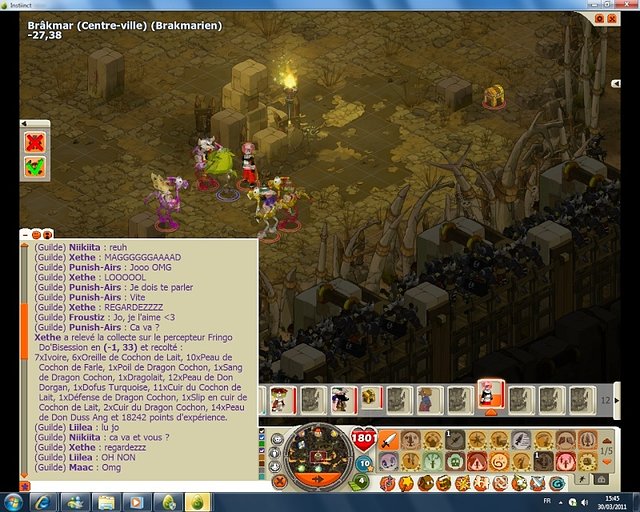Click the red heart health points display

point(363,439)
